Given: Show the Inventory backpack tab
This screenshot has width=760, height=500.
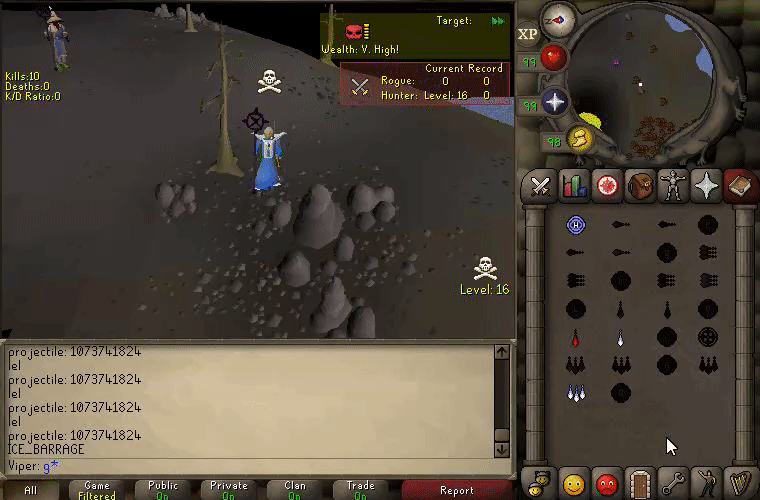Looking at the screenshot, I should click(x=639, y=186).
